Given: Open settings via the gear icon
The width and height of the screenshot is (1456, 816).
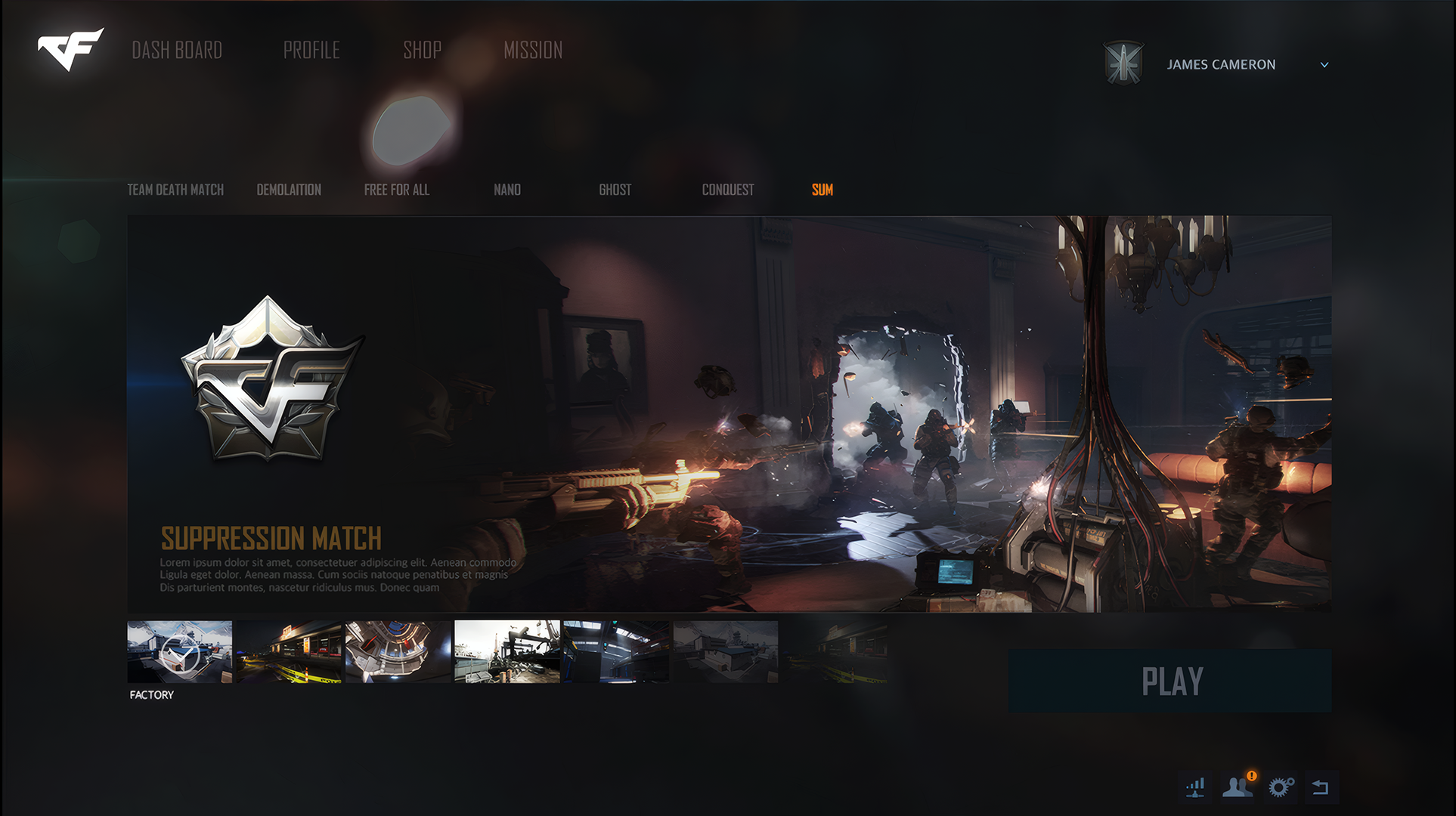Looking at the screenshot, I should (x=1280, y=787).
